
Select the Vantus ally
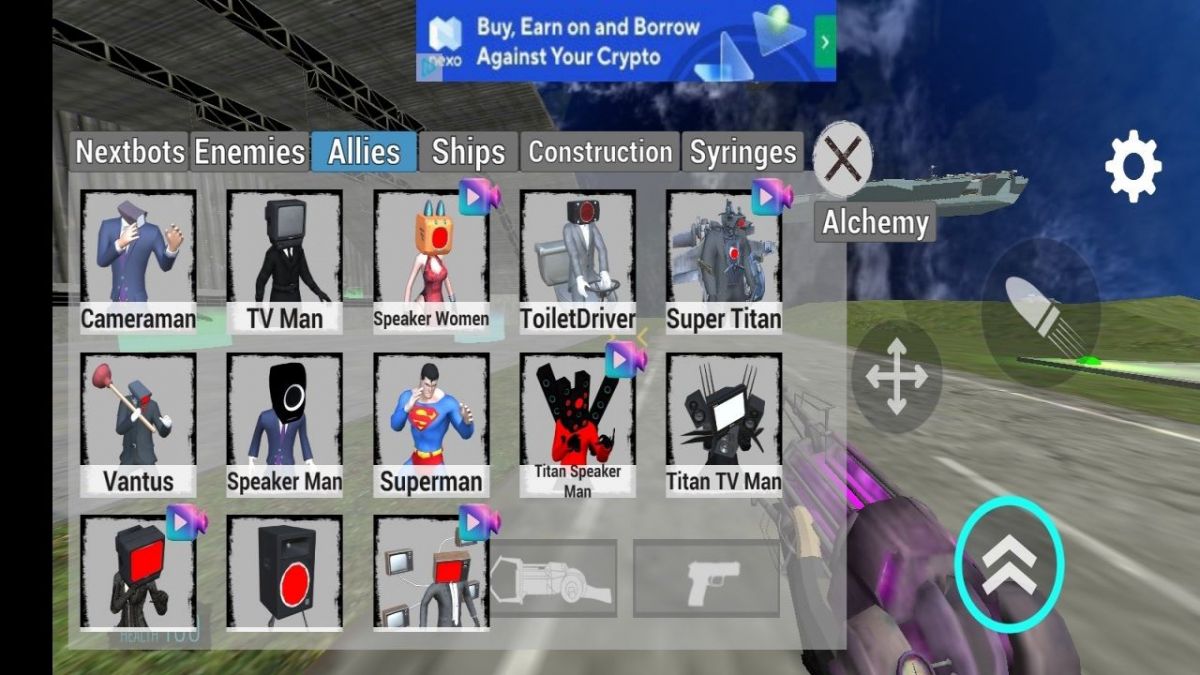(x=138, y=424)
